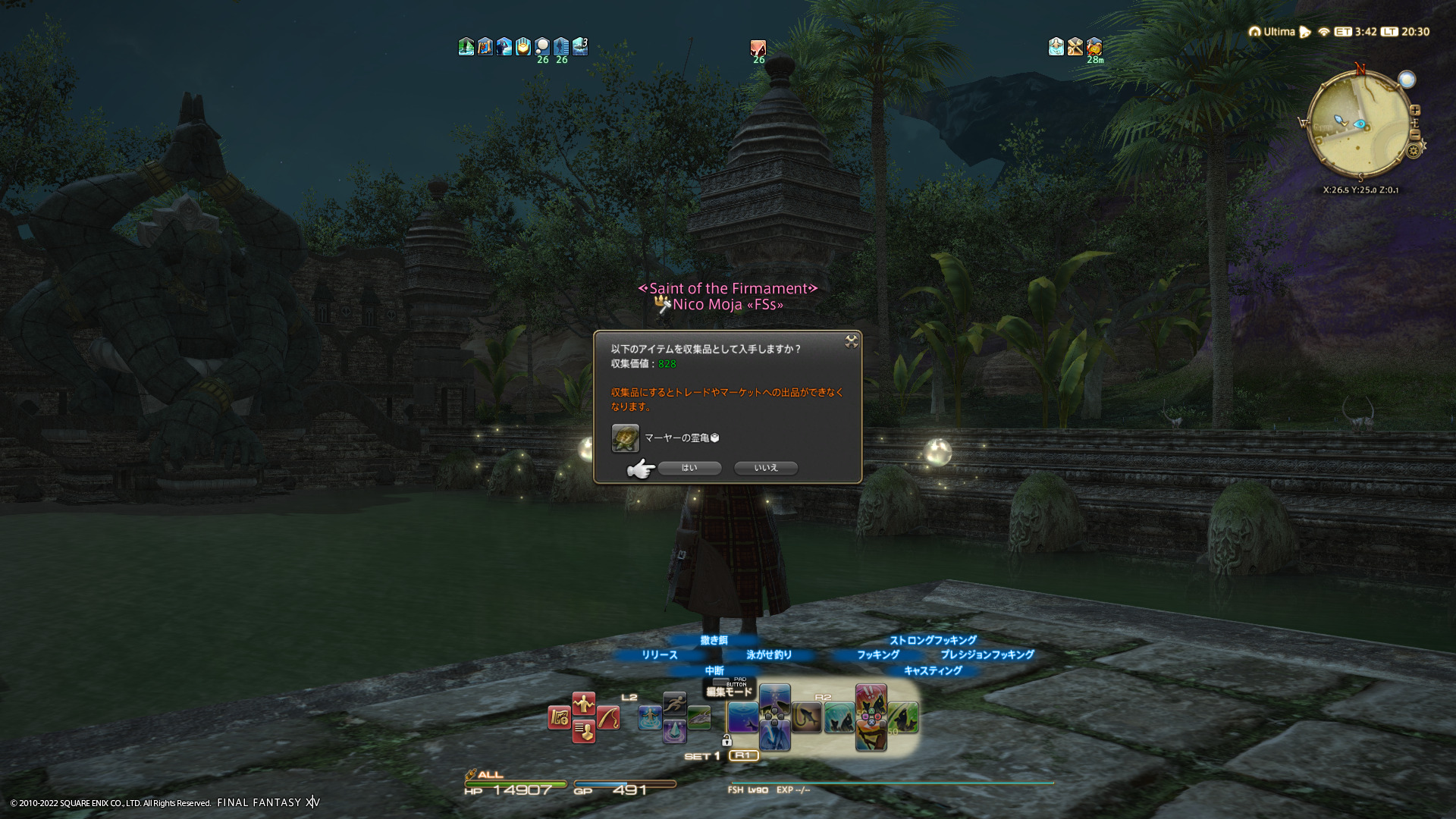
Task: Use the red emote figure action icon
Action: 583,704
